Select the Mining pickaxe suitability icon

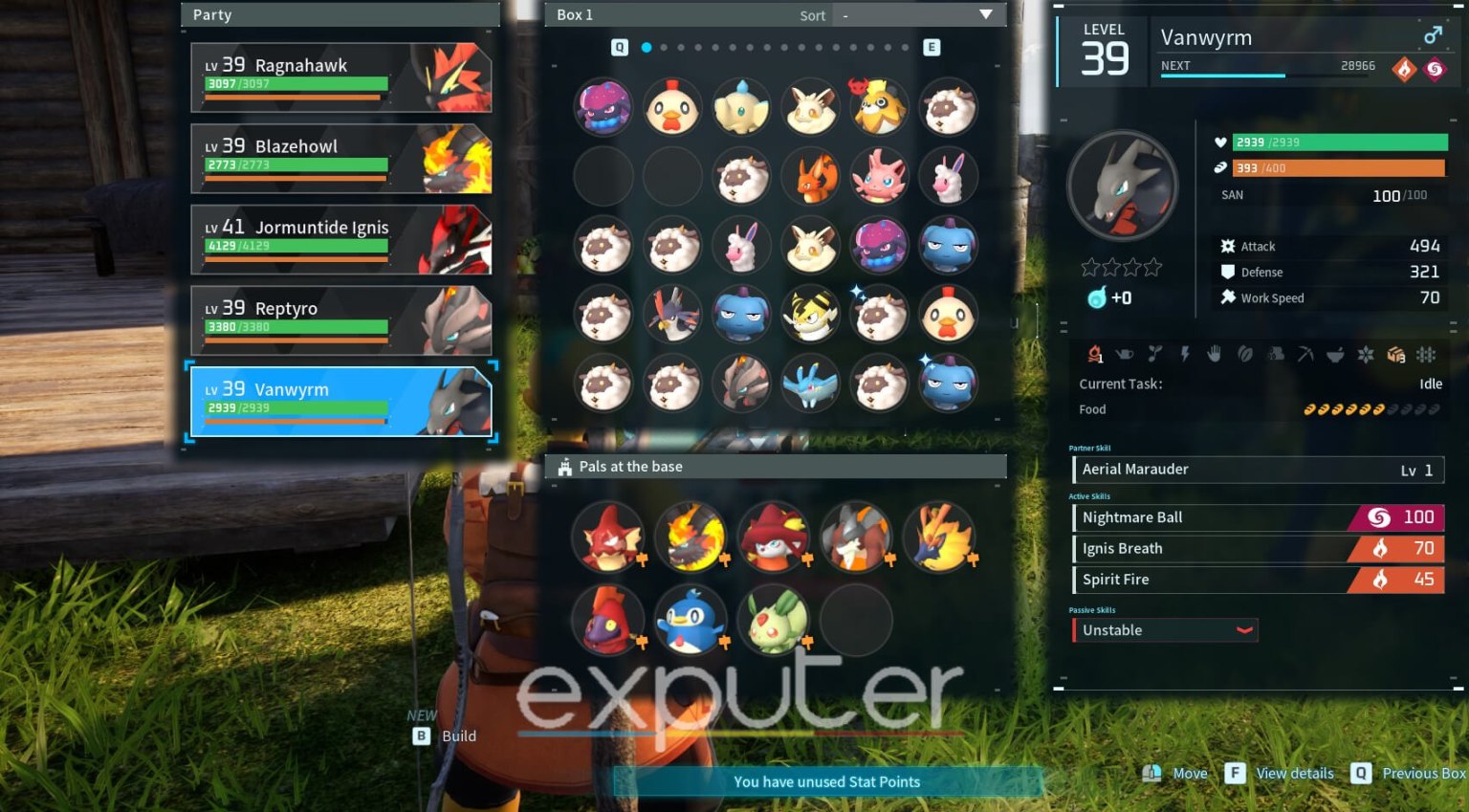pos(1305,355)
